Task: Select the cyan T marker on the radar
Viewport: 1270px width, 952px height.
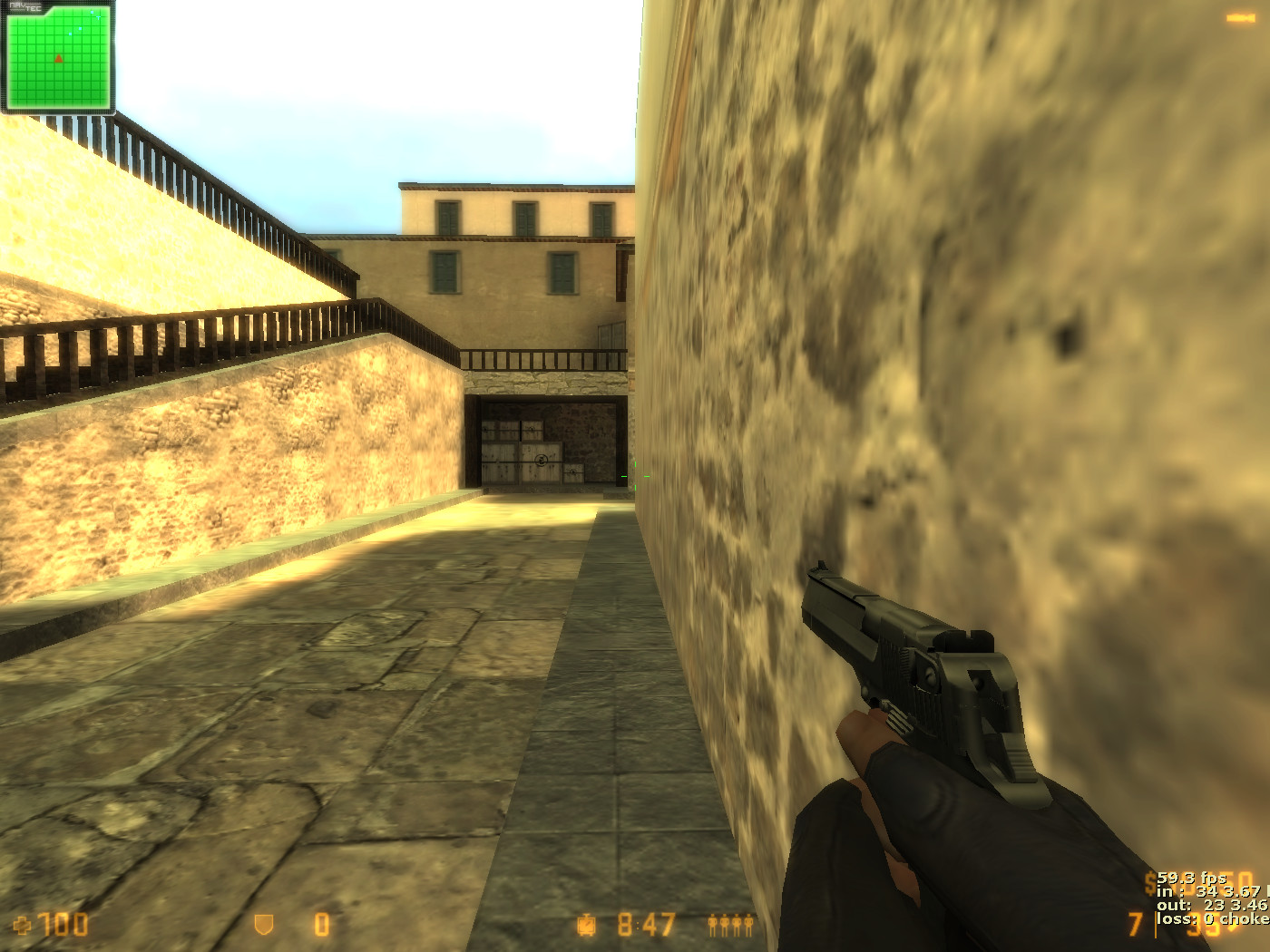Action: (98, 17)
